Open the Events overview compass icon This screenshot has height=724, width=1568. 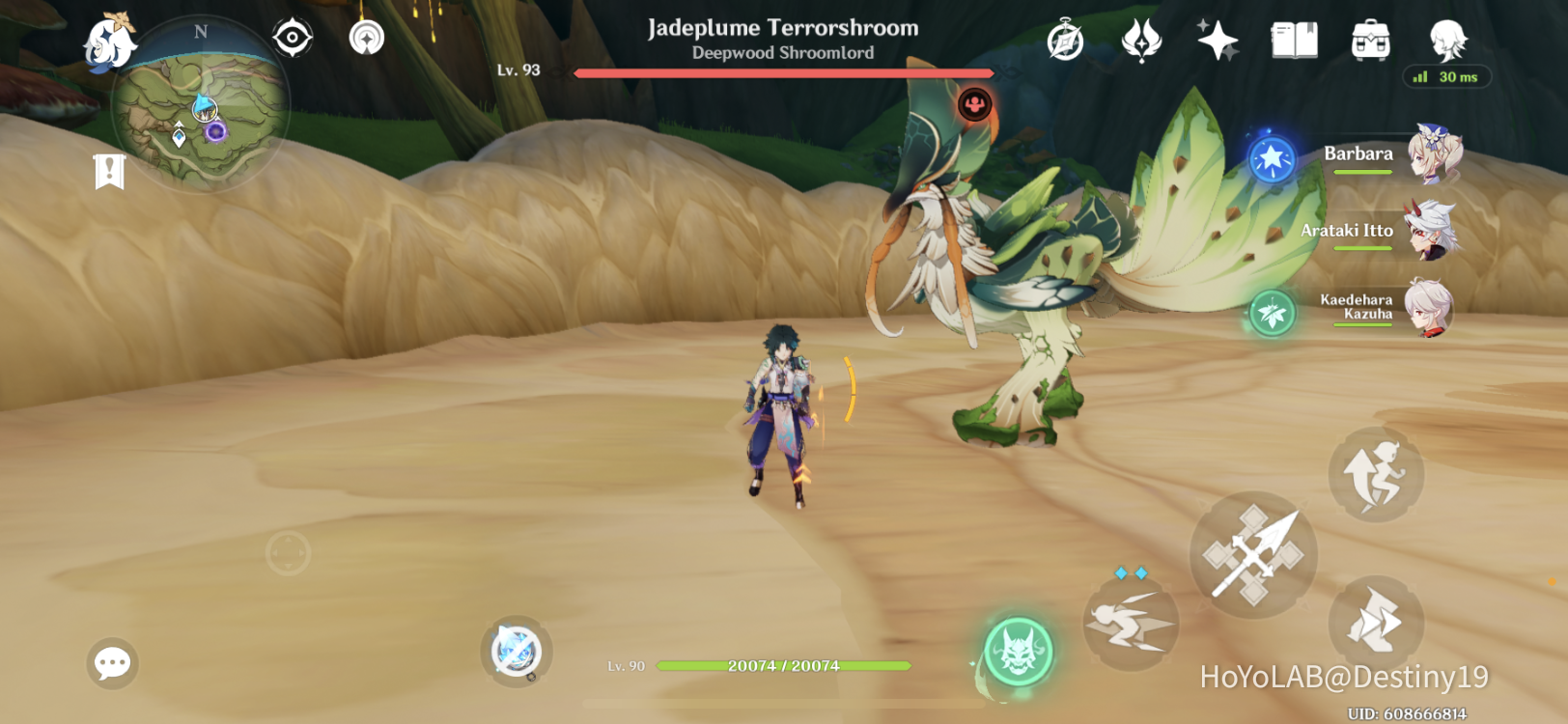click(x=1064, y=41)
